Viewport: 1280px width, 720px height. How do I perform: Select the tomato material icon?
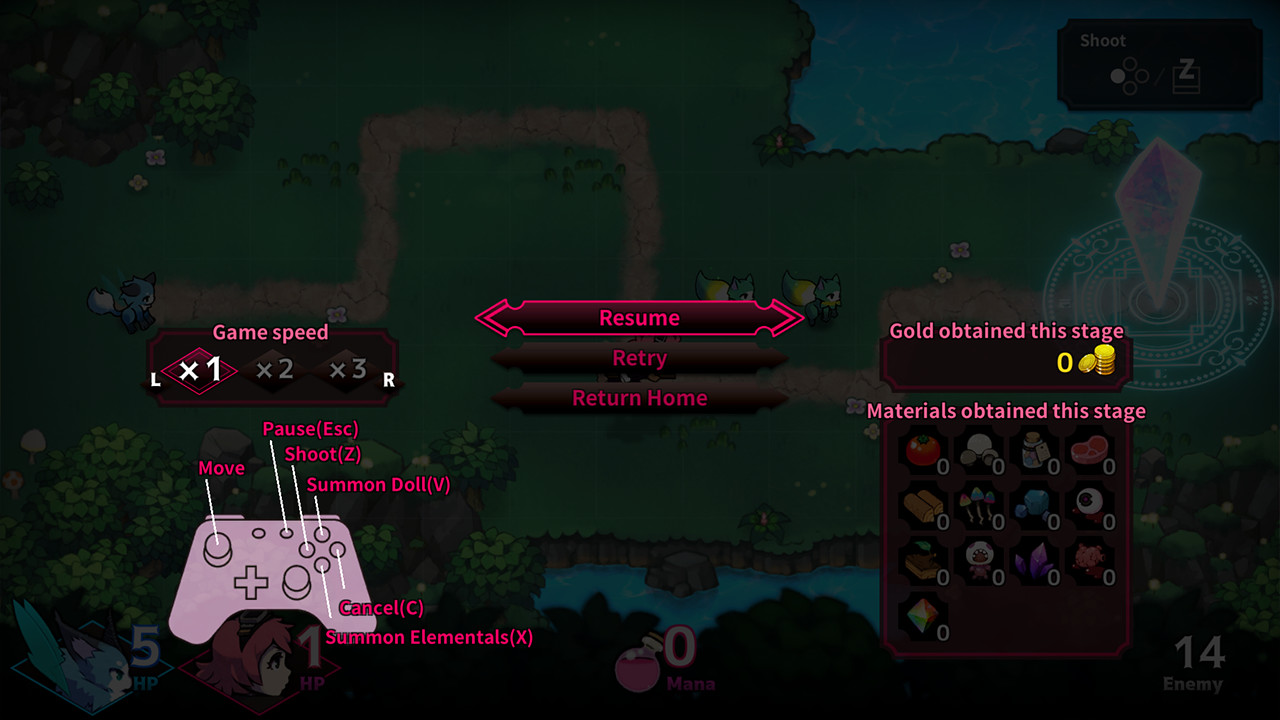[920, 450]
